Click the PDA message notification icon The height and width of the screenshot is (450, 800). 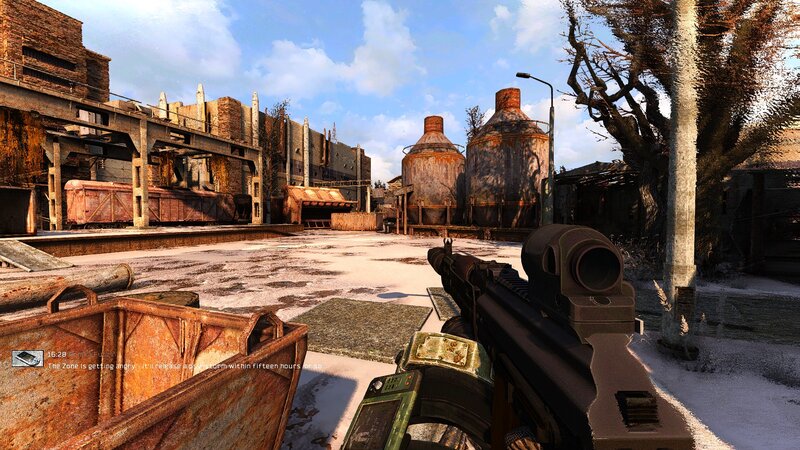pyautogui.click(x=27, y=358)
